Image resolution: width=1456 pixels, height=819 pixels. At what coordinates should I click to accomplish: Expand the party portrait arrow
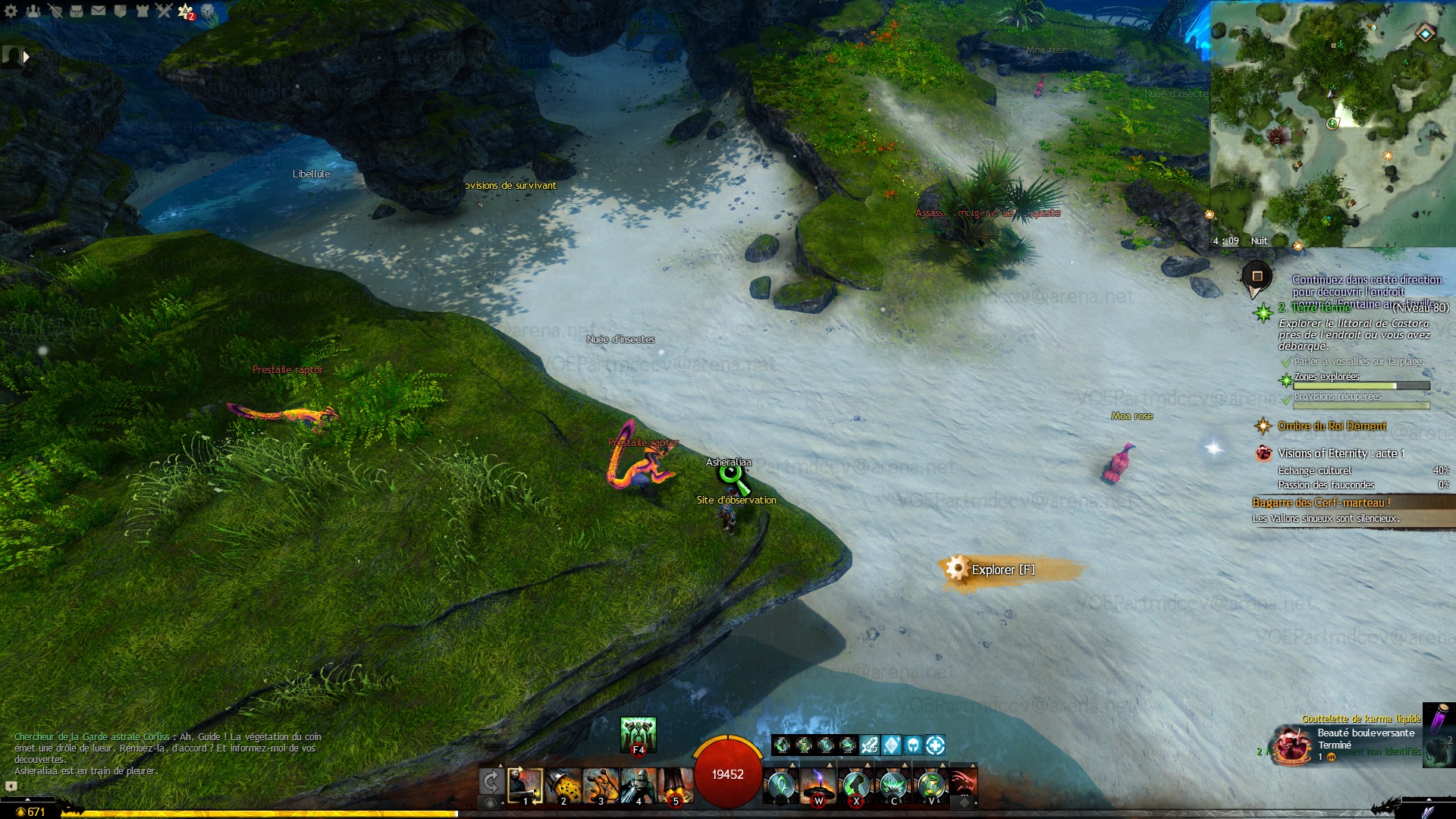point(27,56)
